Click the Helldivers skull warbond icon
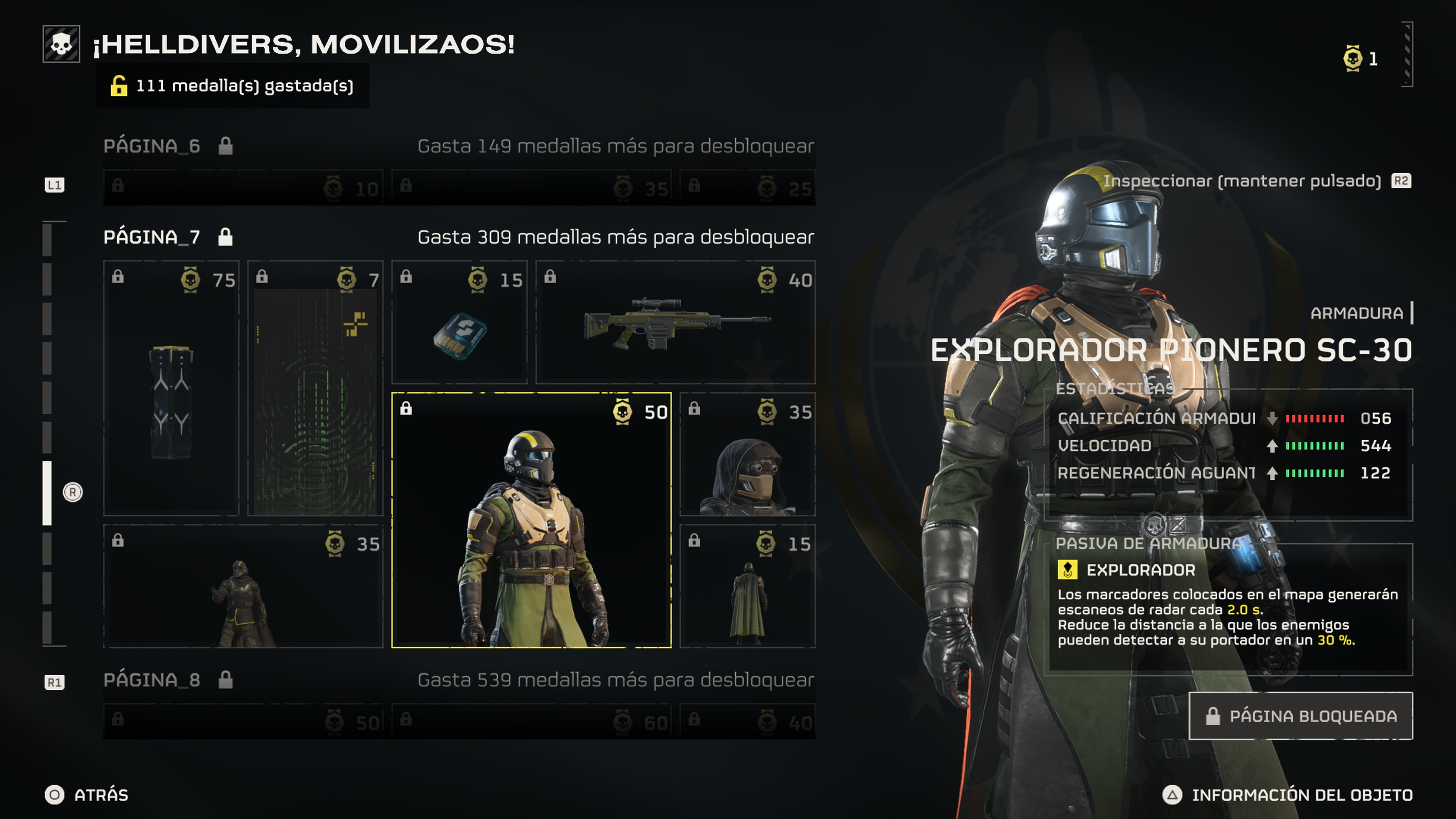1456x819 pixels. point(61,44)
